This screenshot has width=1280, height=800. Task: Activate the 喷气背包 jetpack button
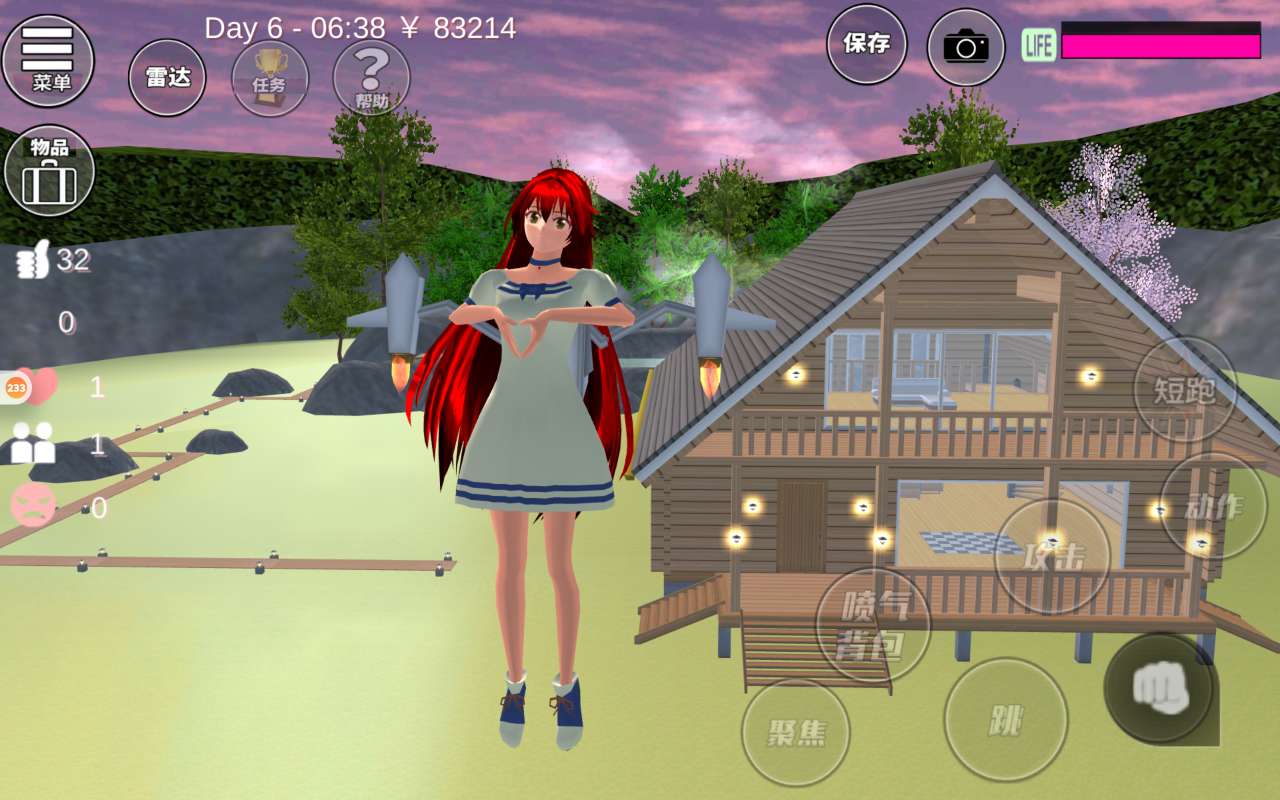tap(873, 625)
